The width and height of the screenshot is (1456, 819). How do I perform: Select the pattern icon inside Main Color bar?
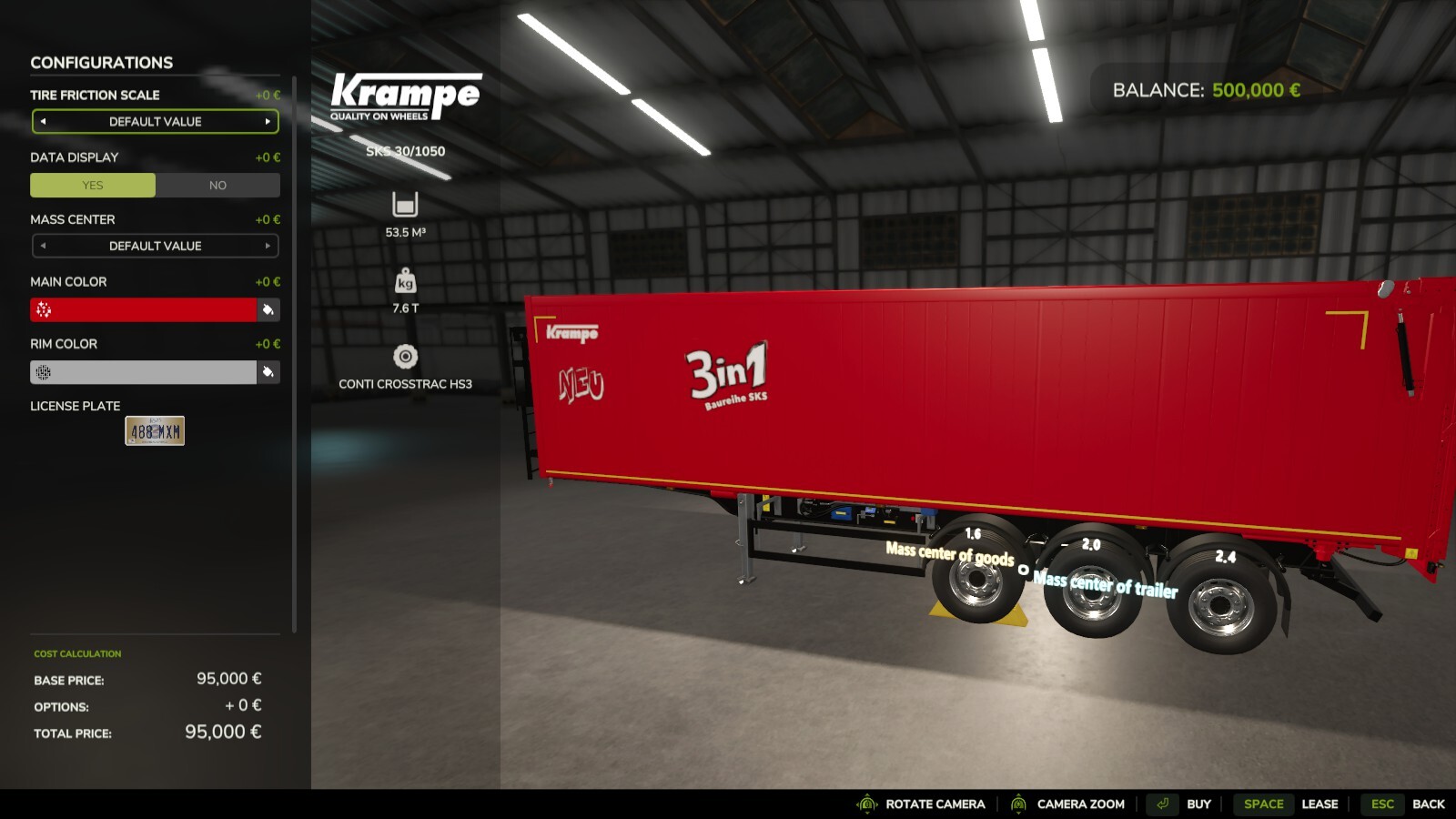pyautogui.click(x=43, y=309)
